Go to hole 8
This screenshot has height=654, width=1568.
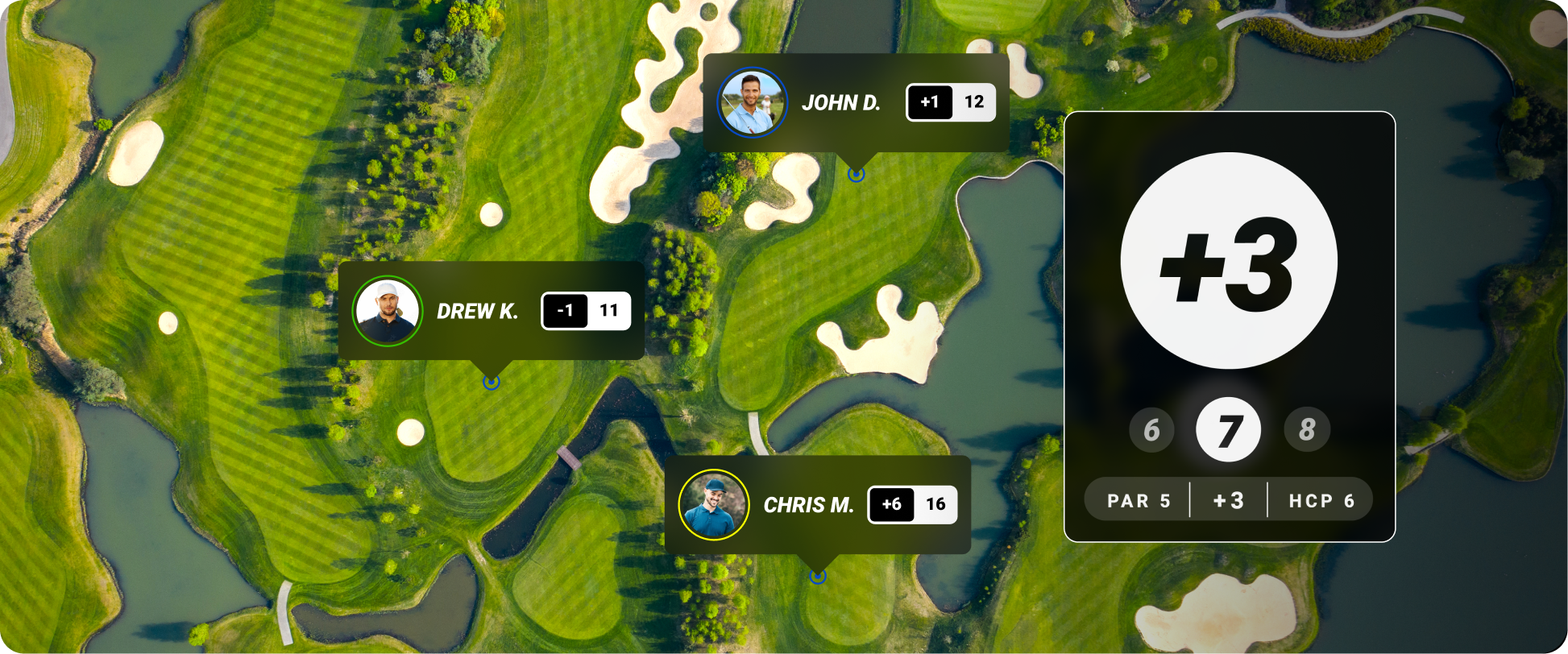click(x=1306, y=430)
